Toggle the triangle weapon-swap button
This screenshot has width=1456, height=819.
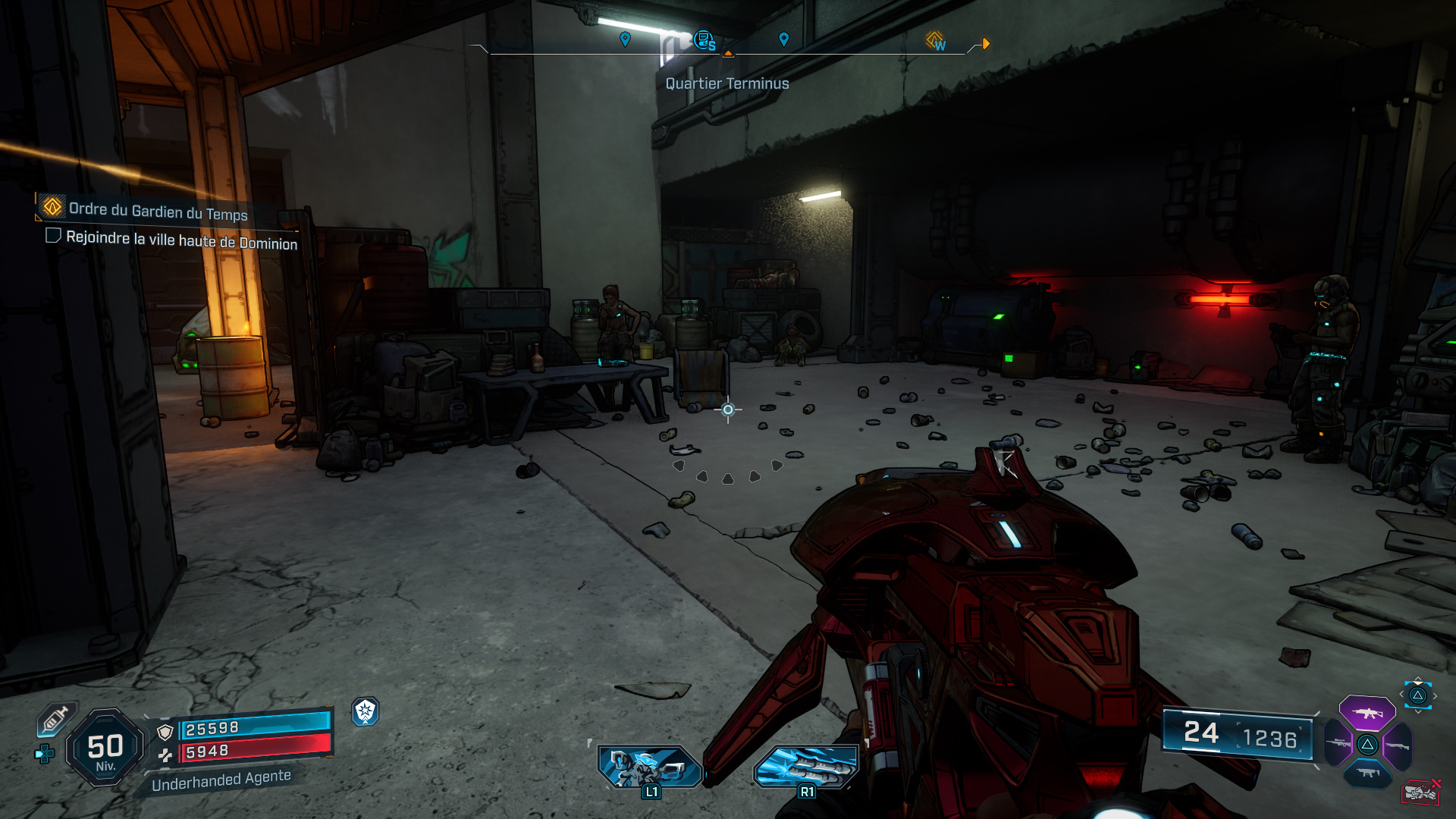pos(1368,745)
